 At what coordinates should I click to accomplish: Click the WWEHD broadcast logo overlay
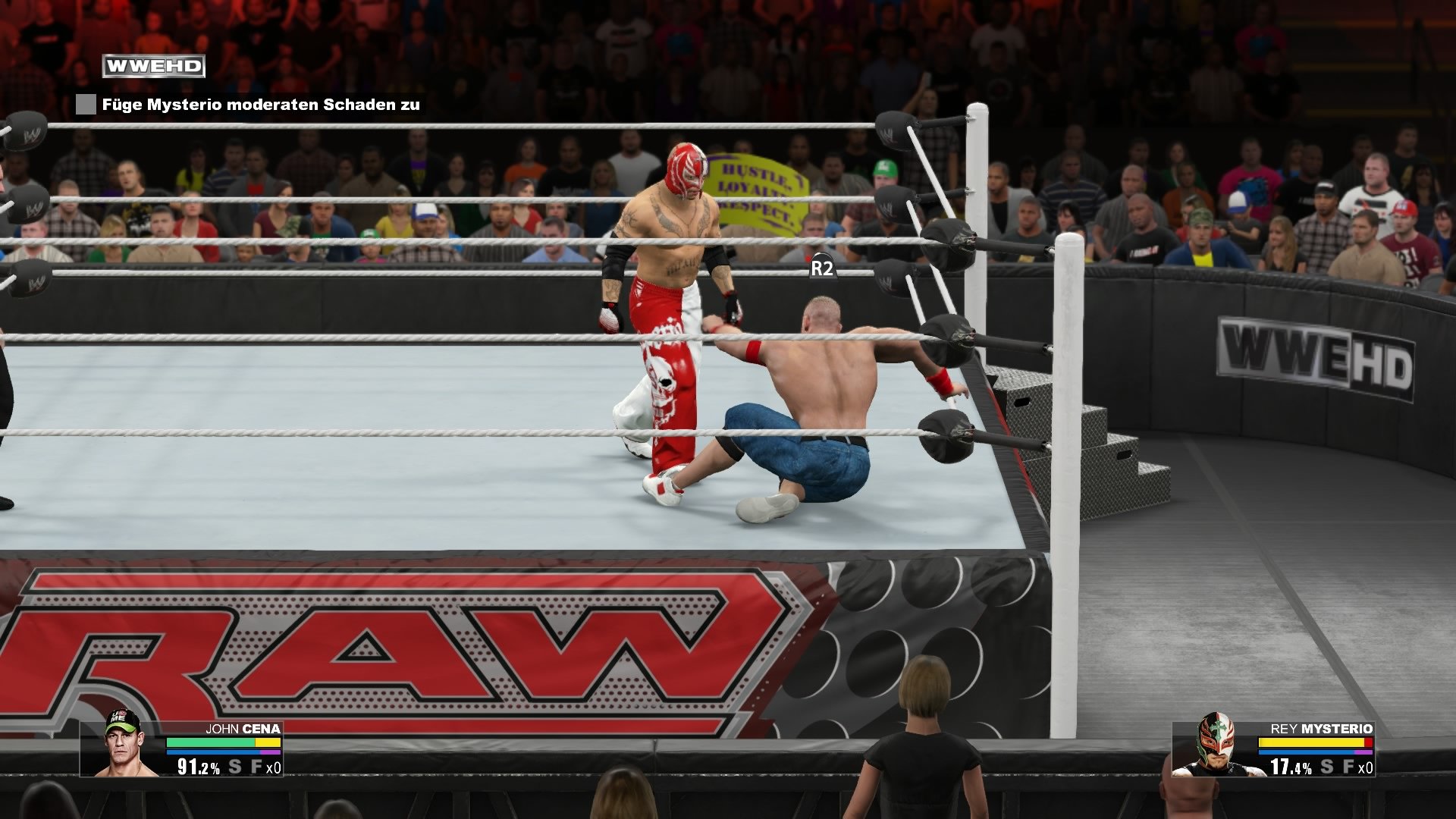pos(154,65)
